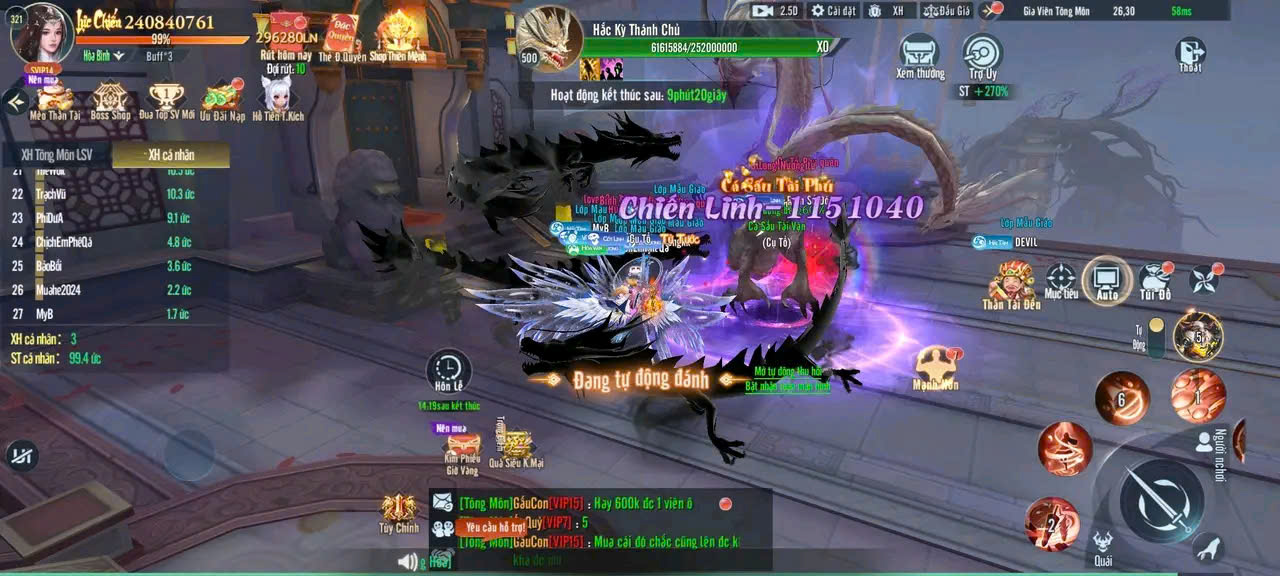Open the Túi Đồ bag

point(1155,280)
